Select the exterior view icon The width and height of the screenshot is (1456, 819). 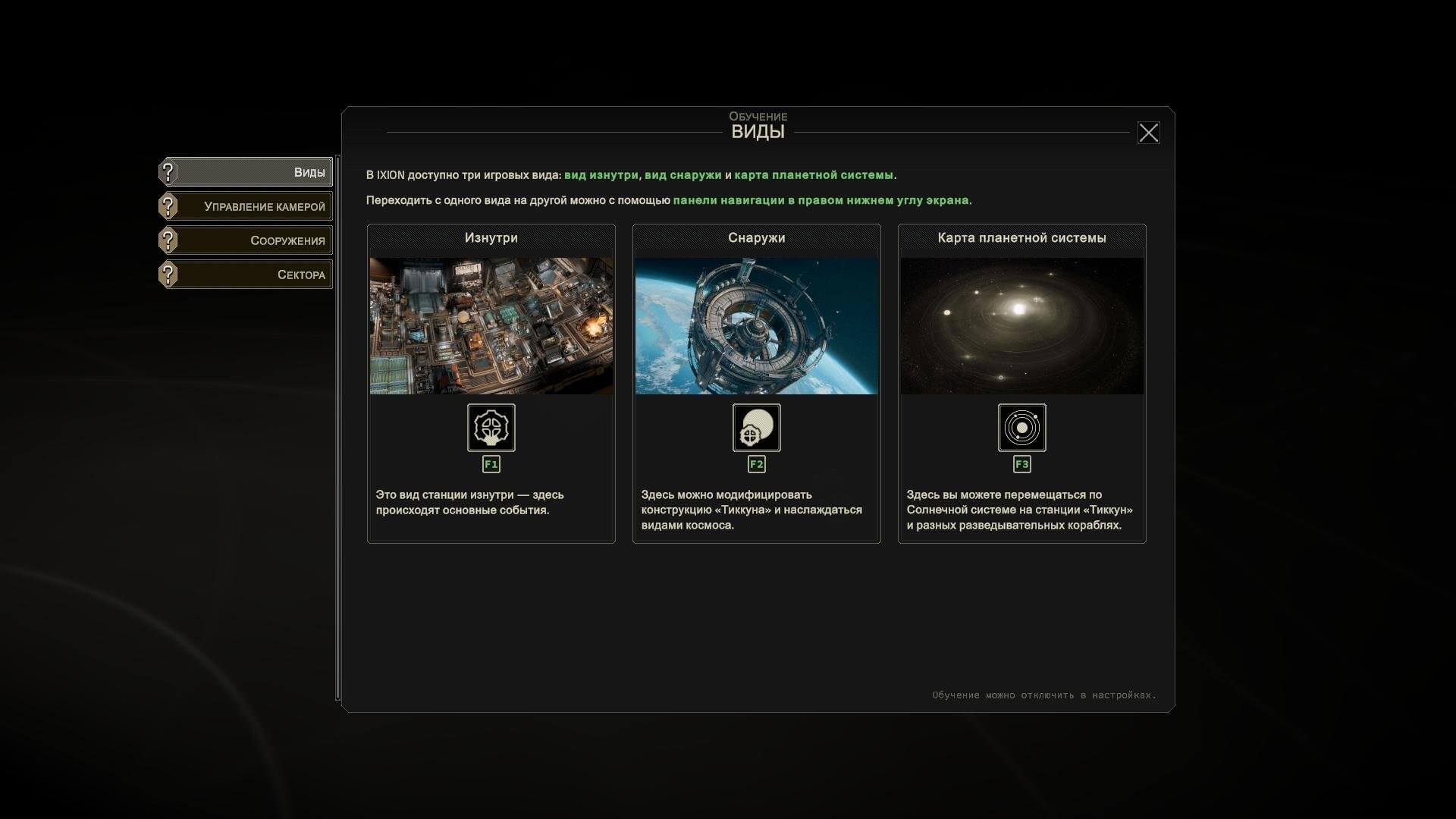pyautogui.click(x=757, y=428)
